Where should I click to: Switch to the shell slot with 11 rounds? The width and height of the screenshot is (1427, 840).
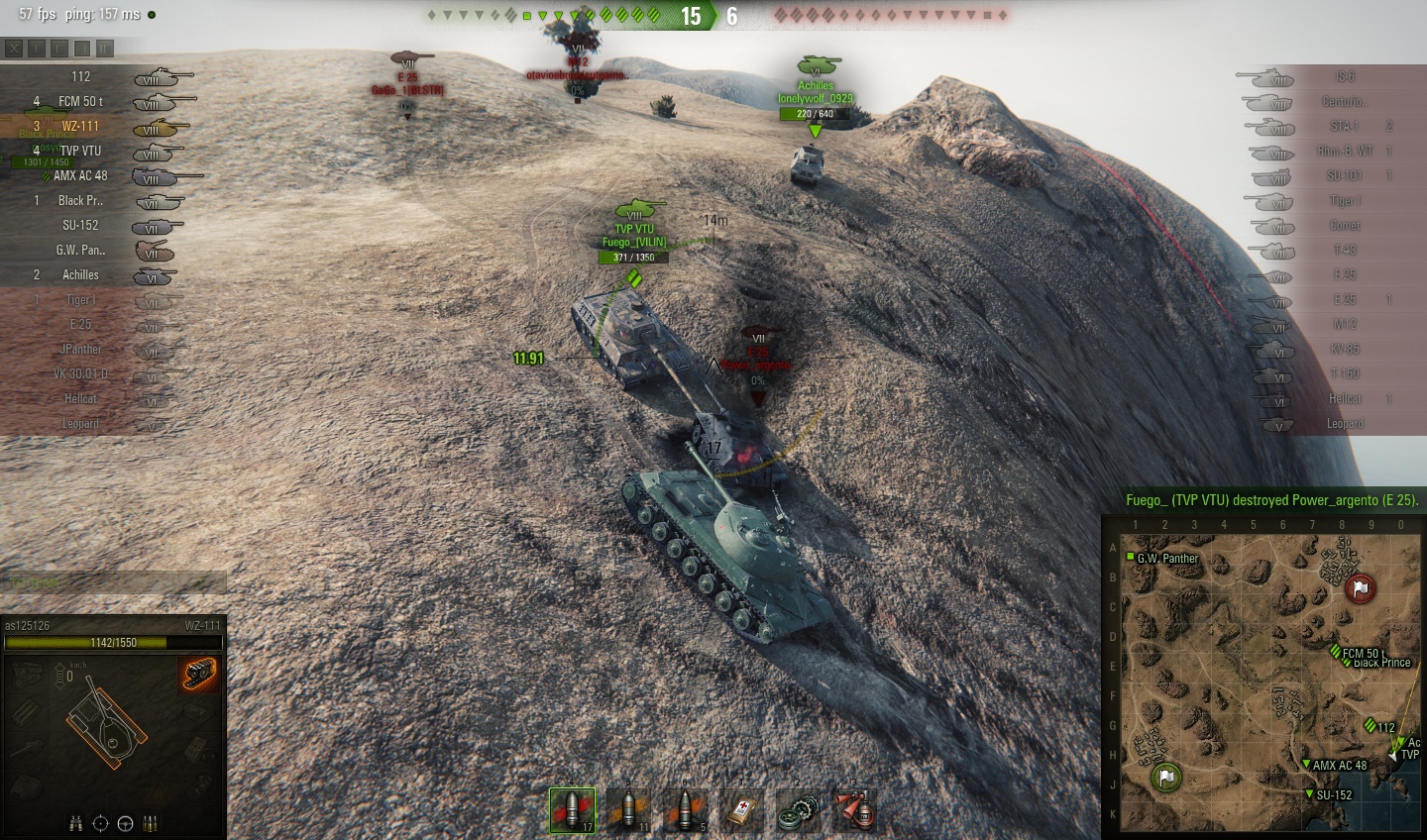coord(629,810)
